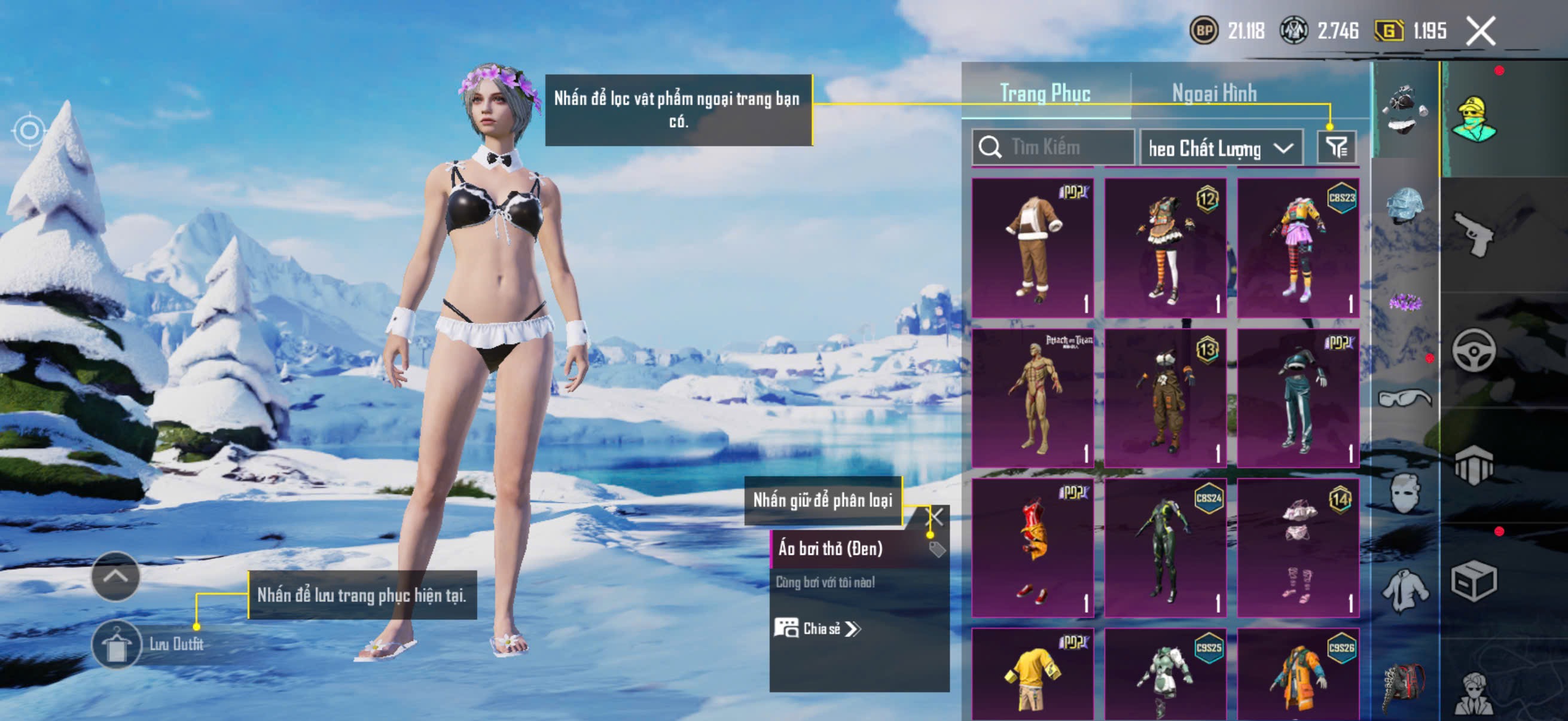The image size is (1568, 721).
Task: Expand the round up-arrow button
Action: point(115,576)
